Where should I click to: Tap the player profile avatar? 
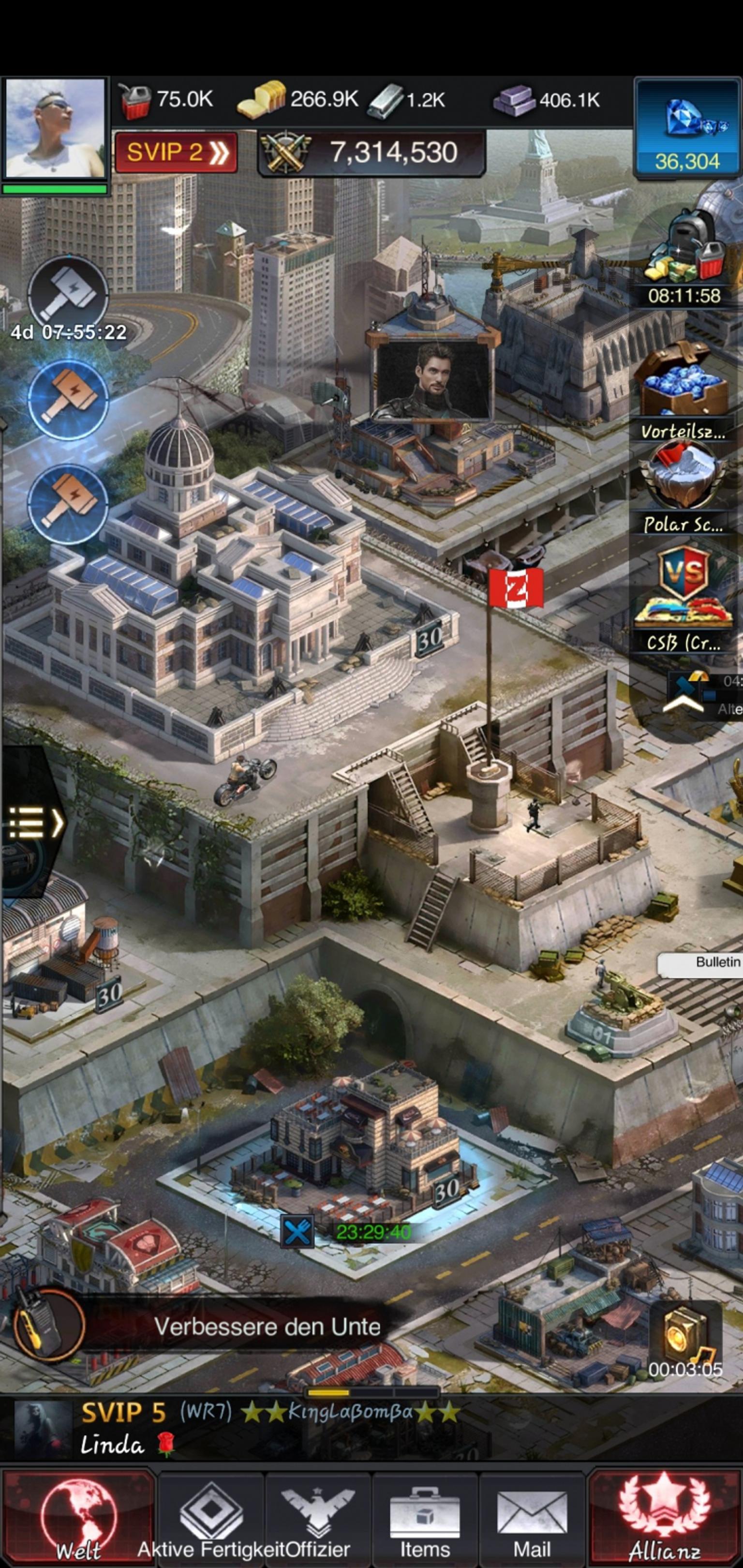click(55, 129)
